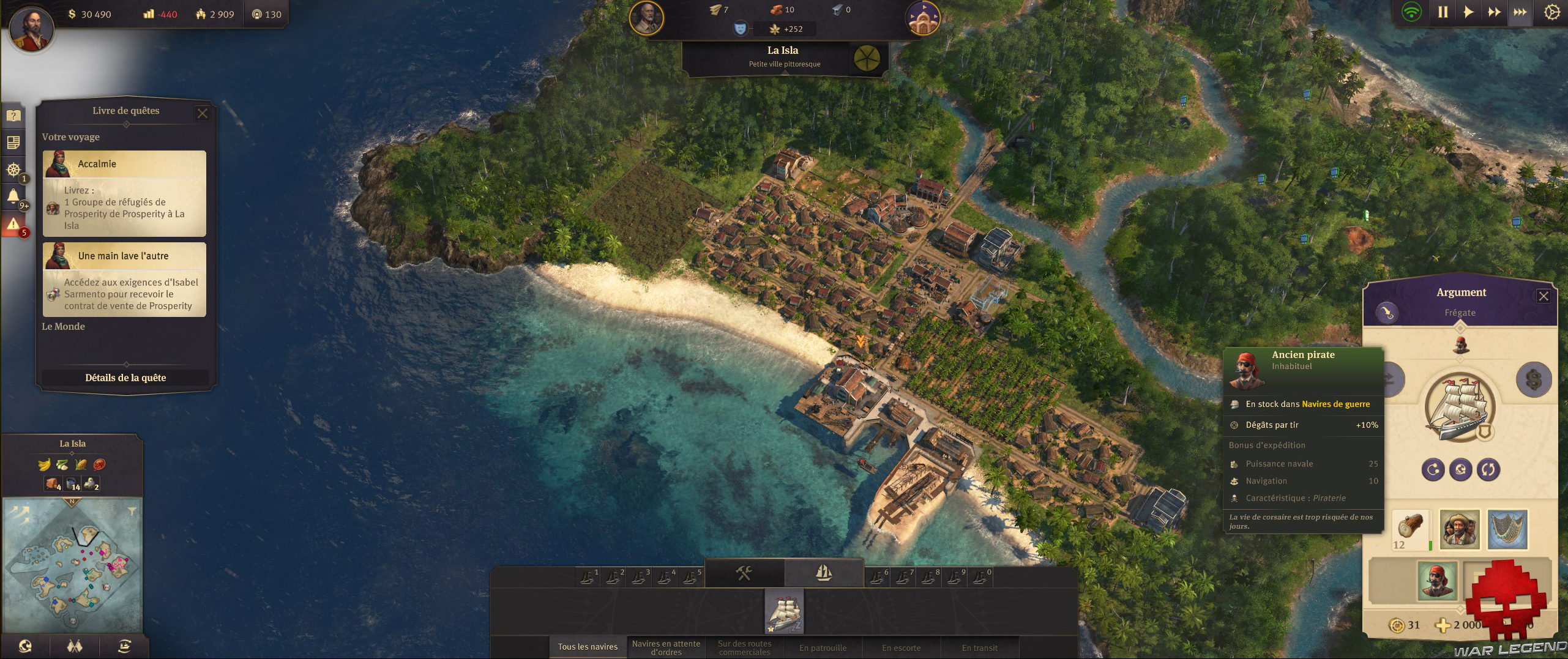Viewport: 1568px width, 659px height.
Task: Open Détails de la quête
Action: pos(125,378)
